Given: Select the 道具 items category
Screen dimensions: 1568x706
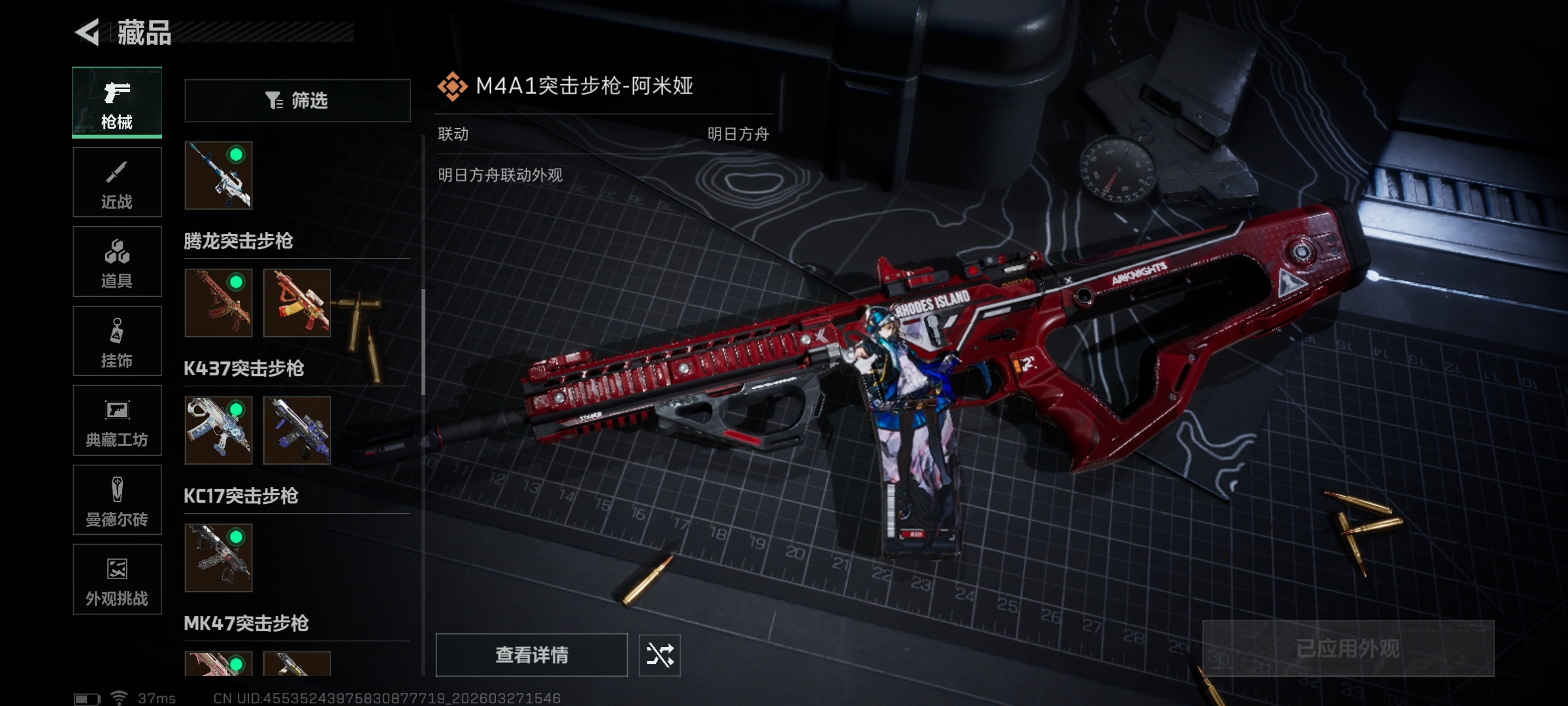Looking at the screenshot, I should (117, 261).
